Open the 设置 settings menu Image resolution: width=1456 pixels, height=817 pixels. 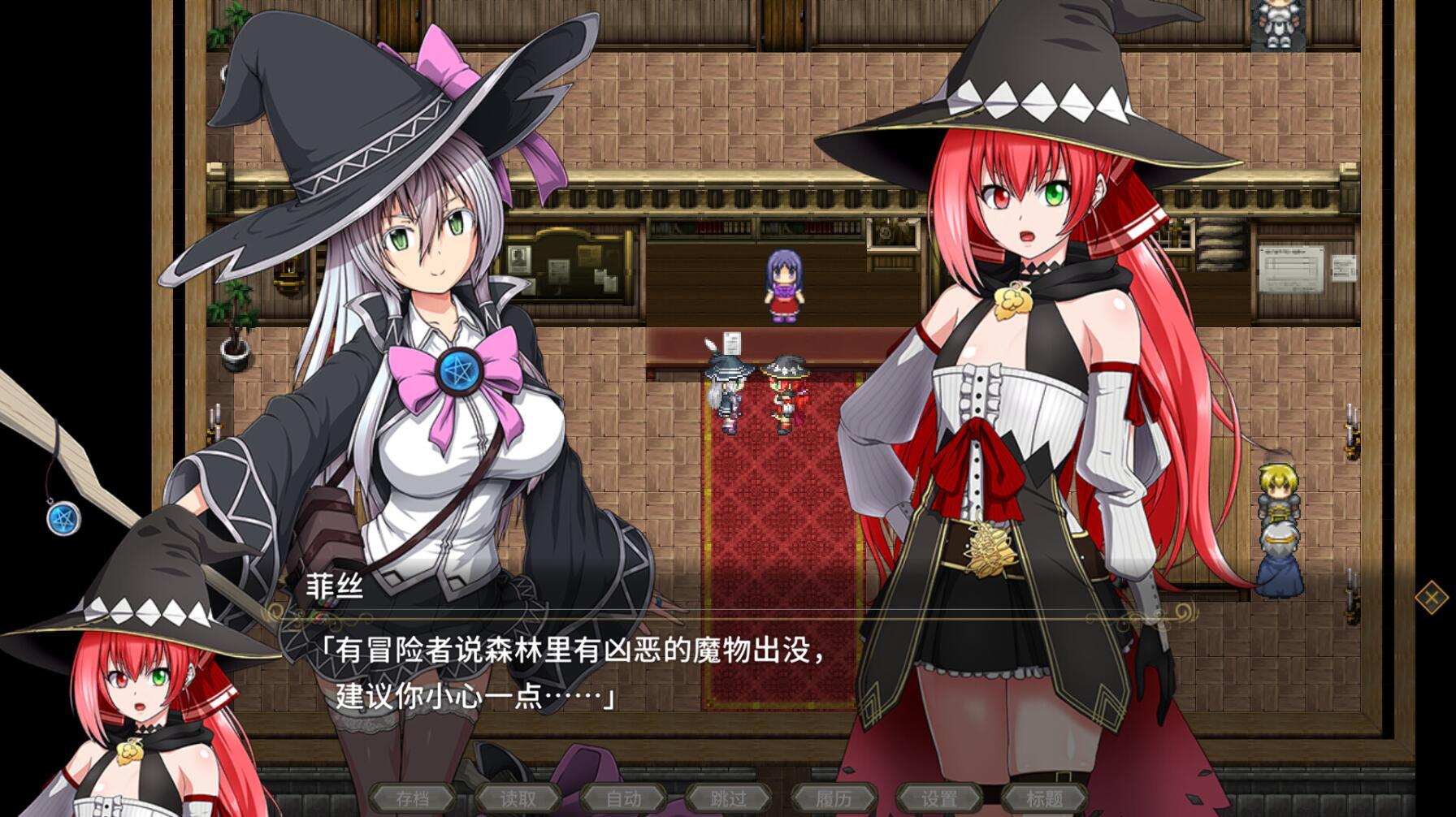(x=939, y=798)
